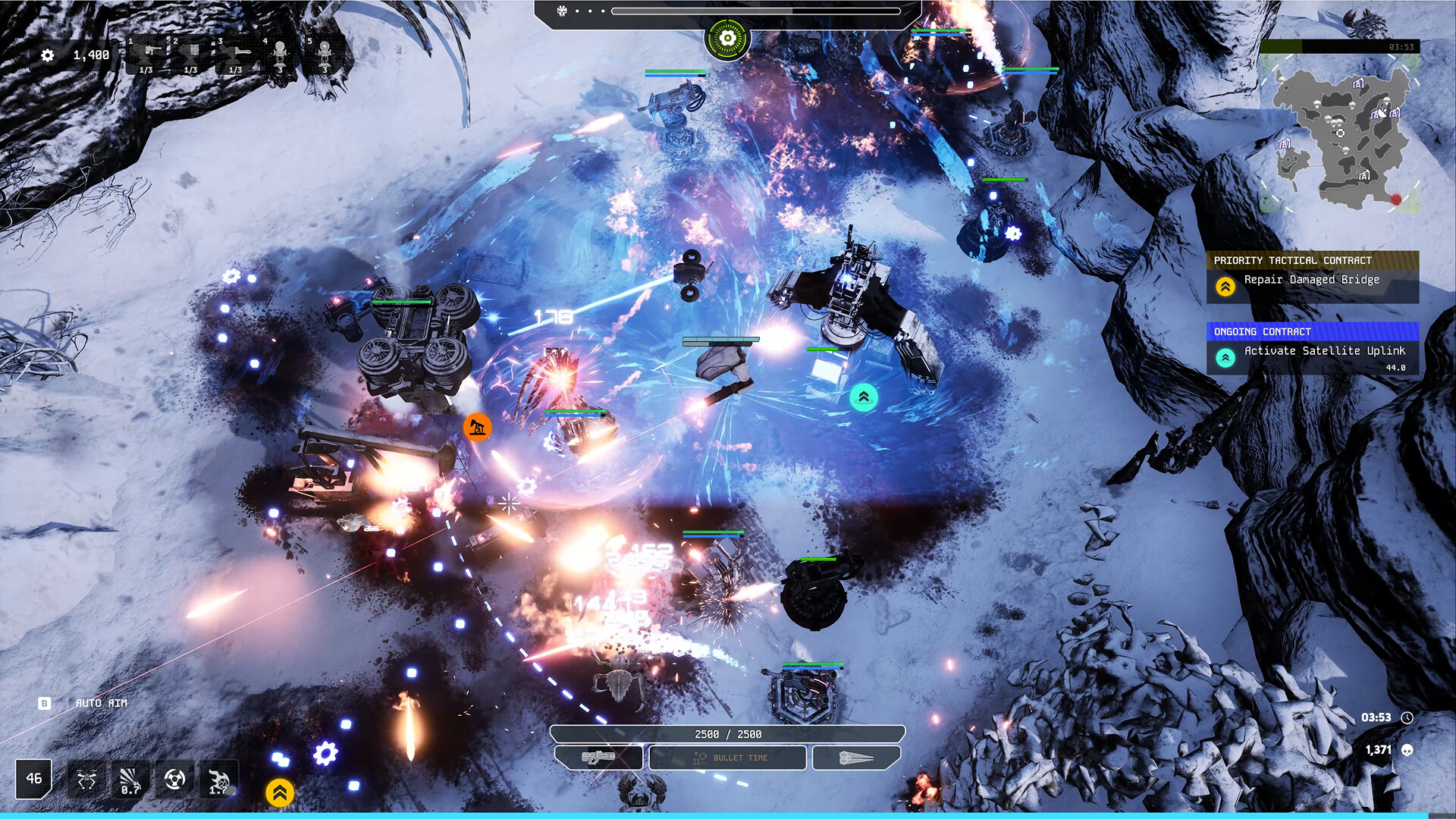Use the spinning rotor ability
The height and width of the screenshot is (819, 1456).
[x=174, y=780]
